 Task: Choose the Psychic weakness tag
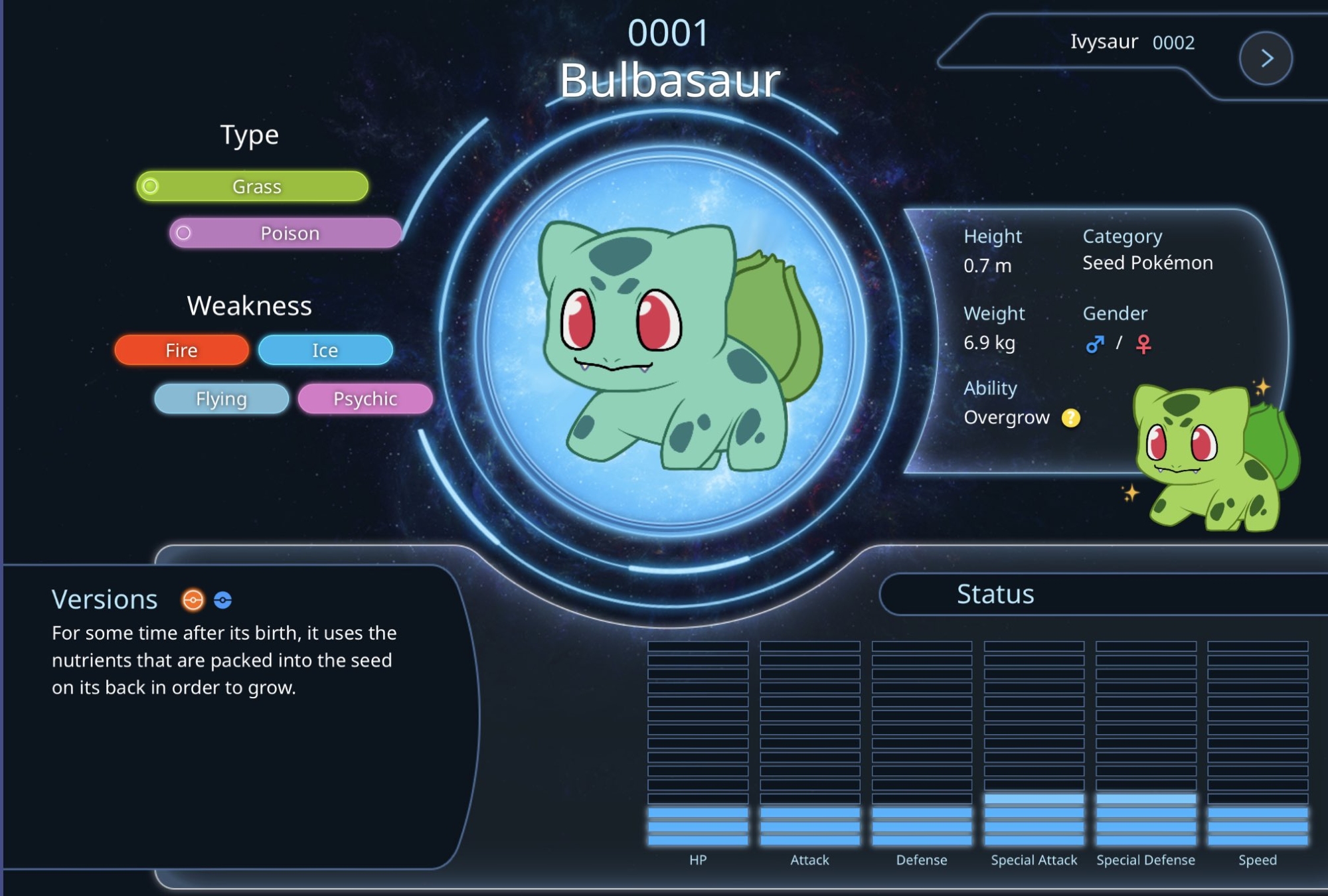coord(365,399)
